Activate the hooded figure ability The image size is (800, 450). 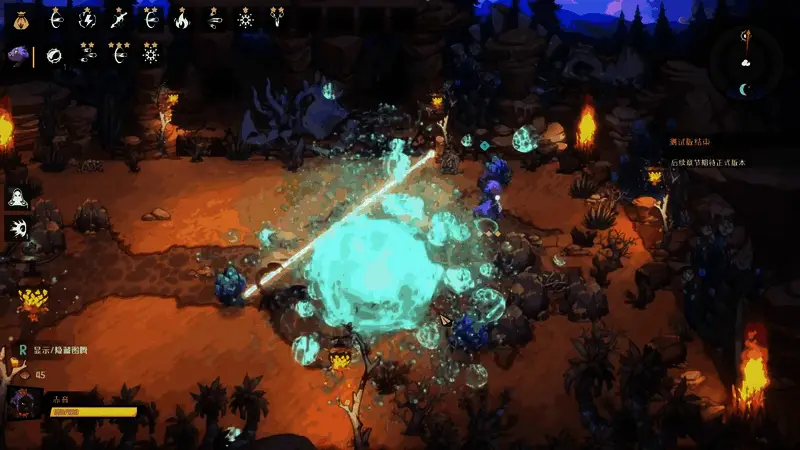click(x=17, y=197)
